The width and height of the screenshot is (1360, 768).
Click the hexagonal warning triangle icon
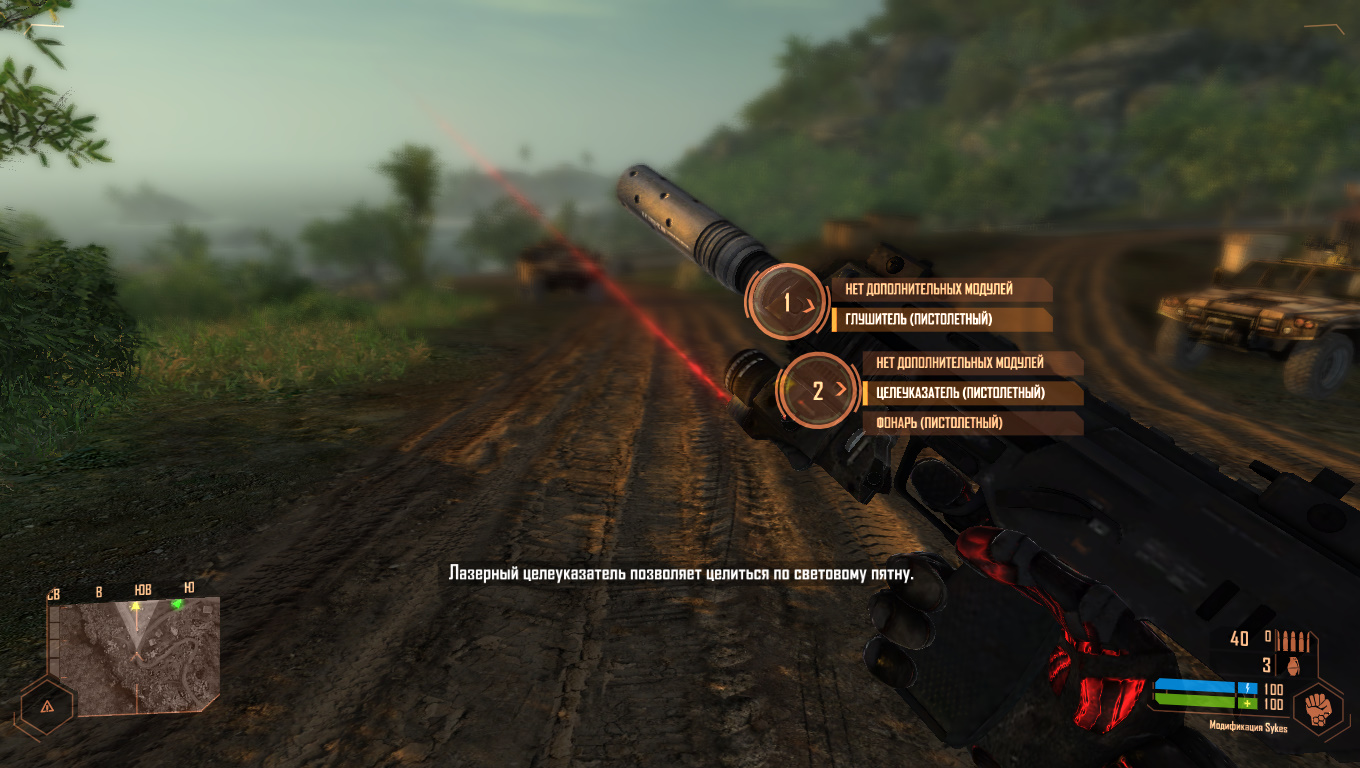tap(46, 705)
